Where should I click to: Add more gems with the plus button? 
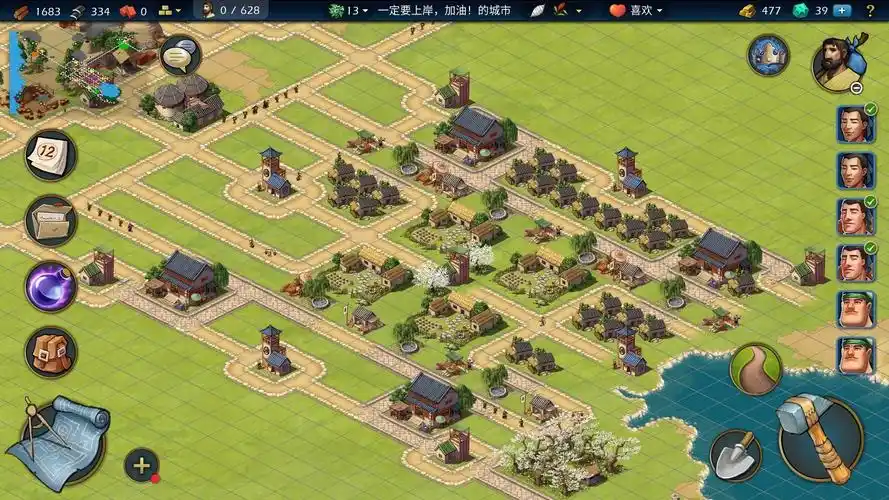(842, 10)
